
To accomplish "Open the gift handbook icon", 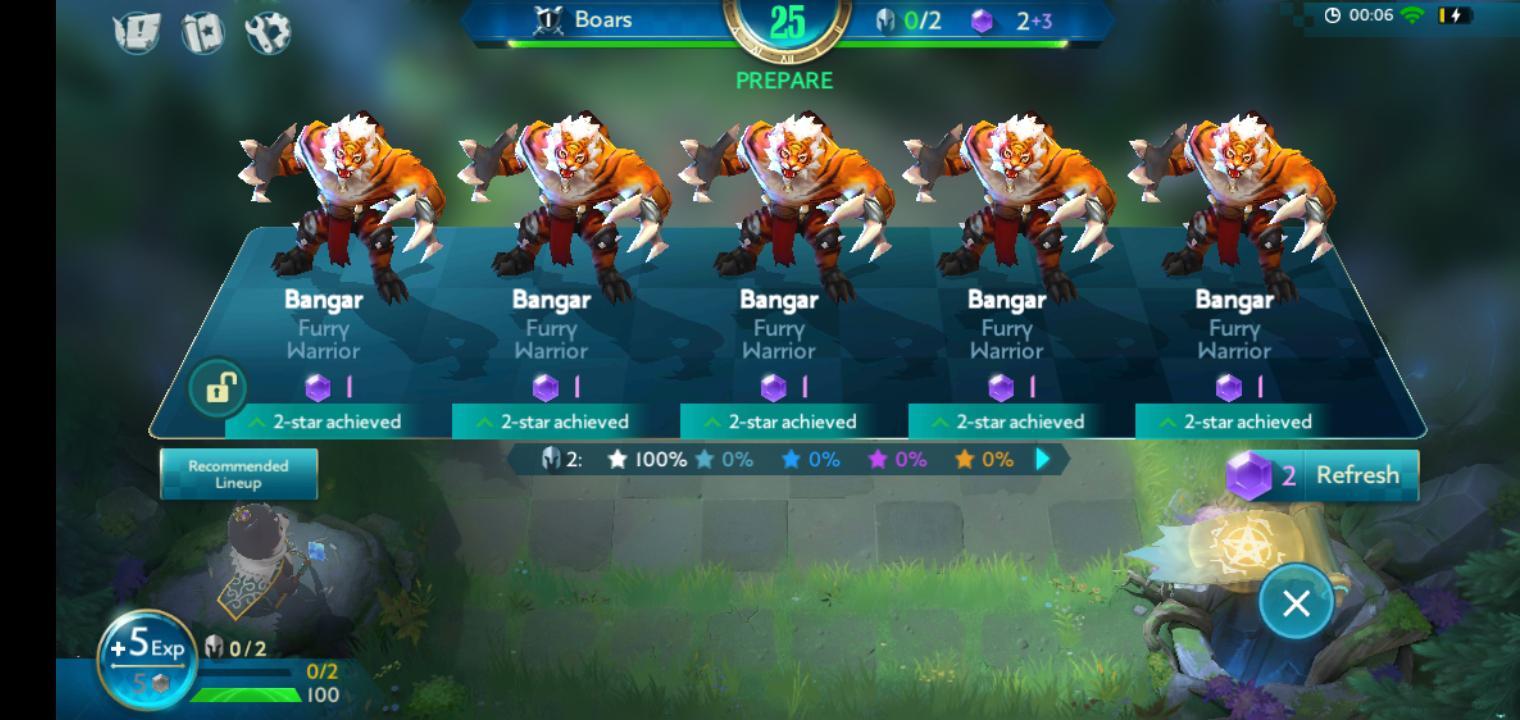I will coord(203,32).
